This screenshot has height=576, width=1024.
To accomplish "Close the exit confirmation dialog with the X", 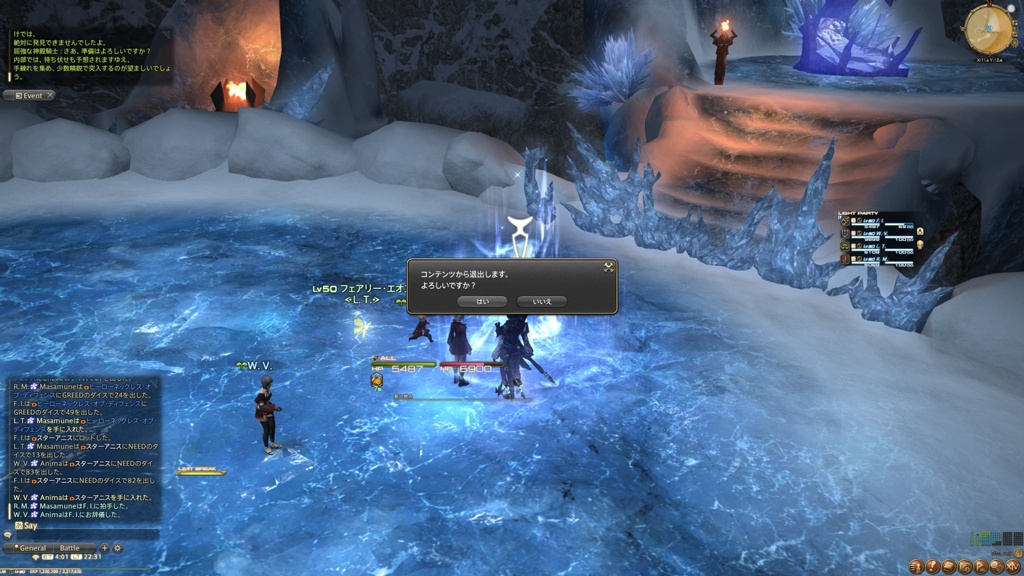I will point(607,267).
